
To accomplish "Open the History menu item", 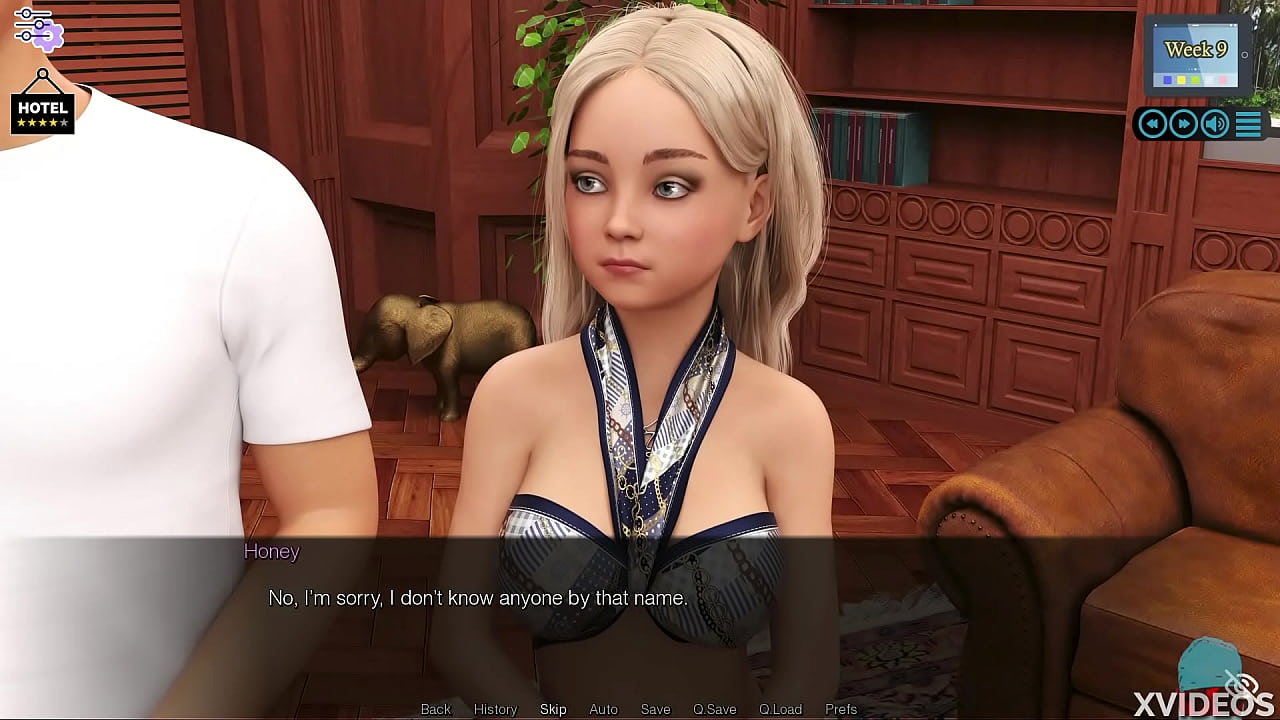I will point(495,708).
